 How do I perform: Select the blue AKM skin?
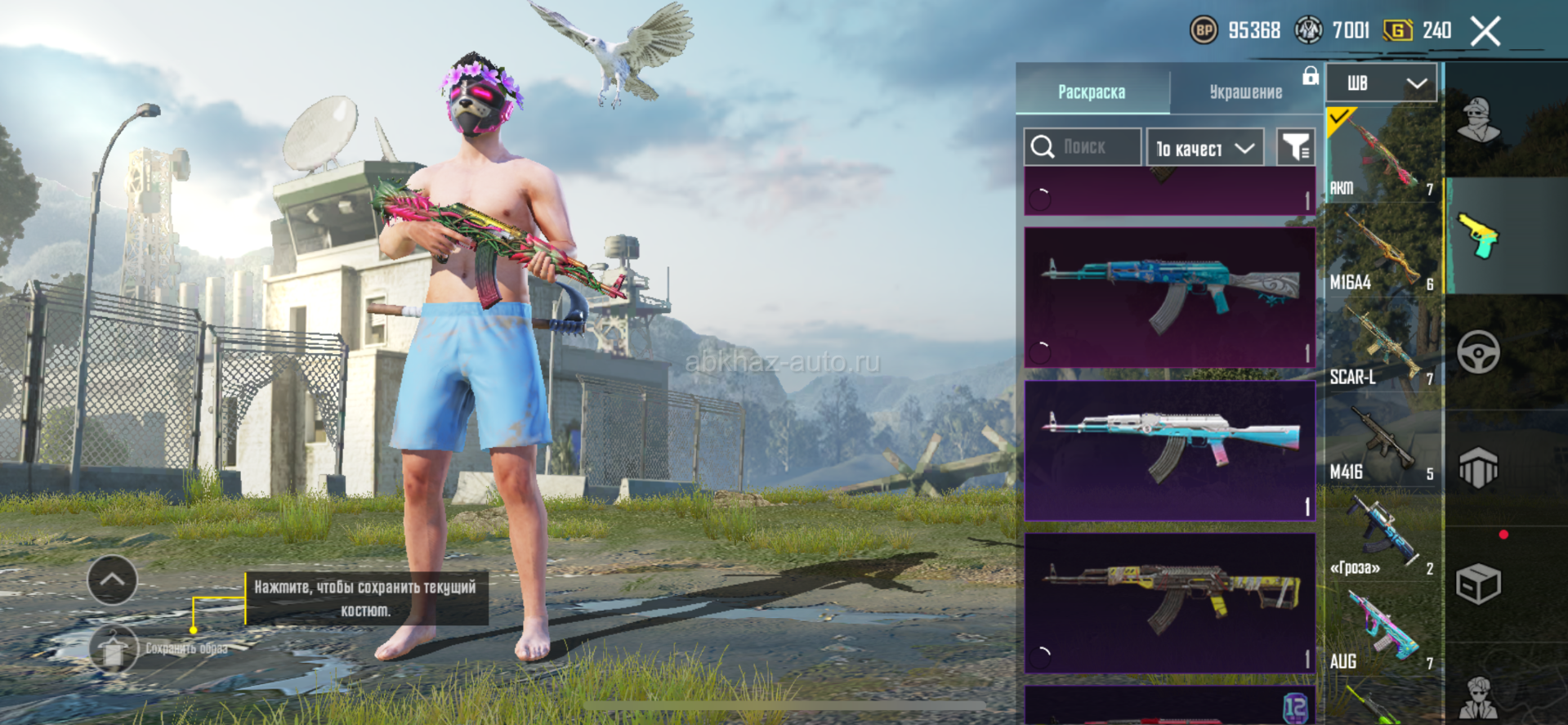1169,297
